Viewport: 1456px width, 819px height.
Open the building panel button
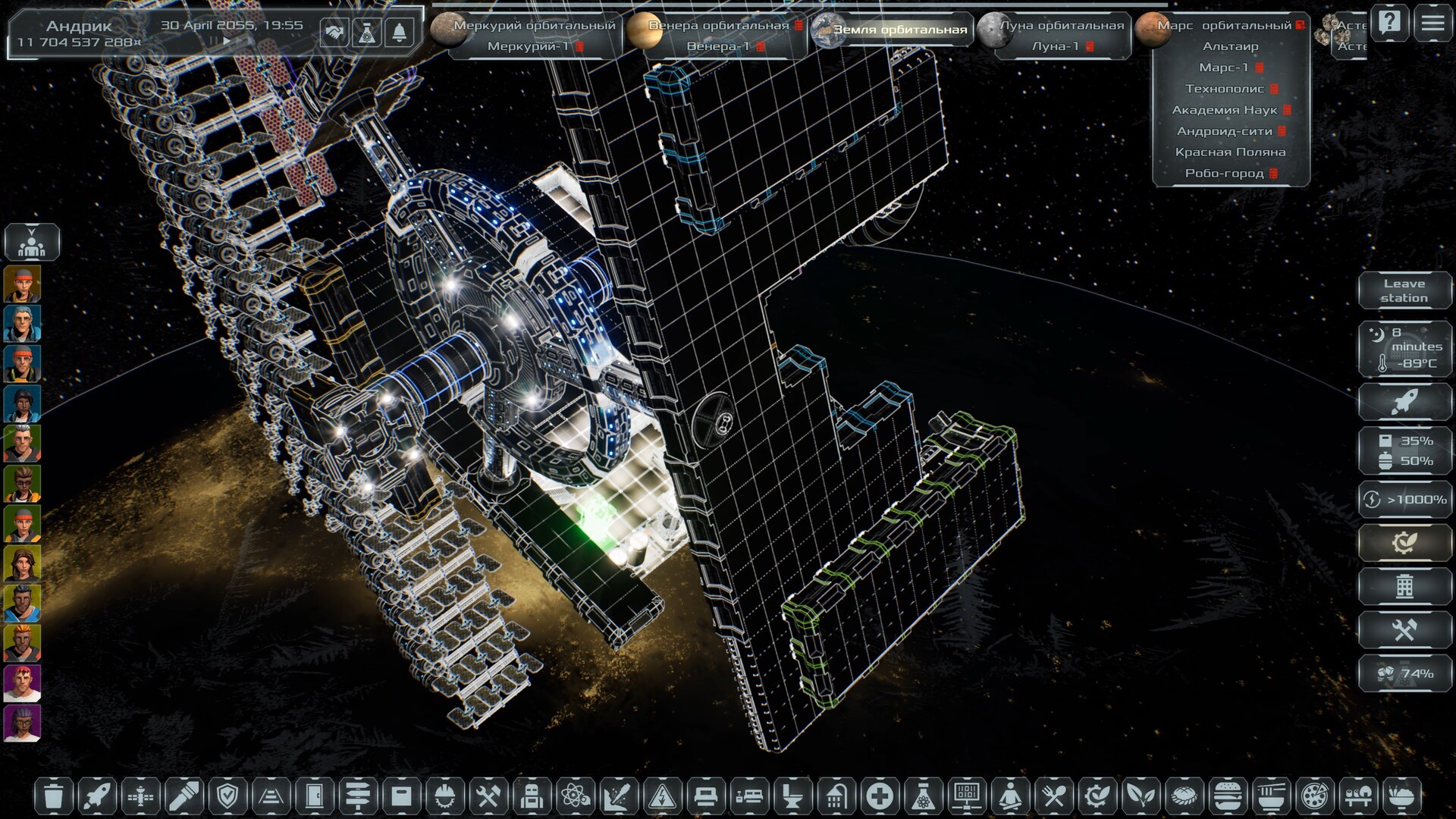pyautogui.click(x=1404, y=586)
